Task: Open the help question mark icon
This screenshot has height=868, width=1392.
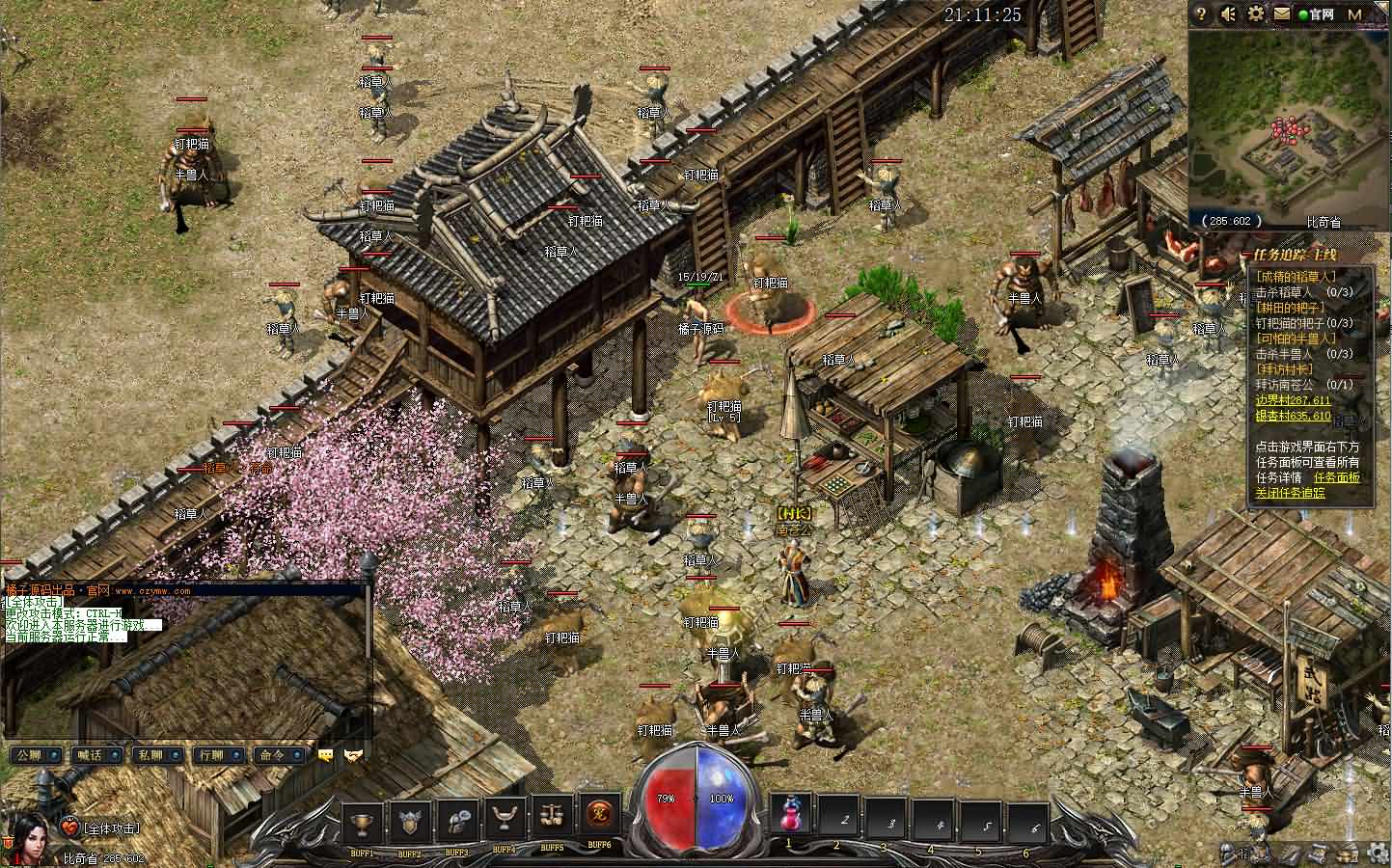Action: (x=1201, y=14)
